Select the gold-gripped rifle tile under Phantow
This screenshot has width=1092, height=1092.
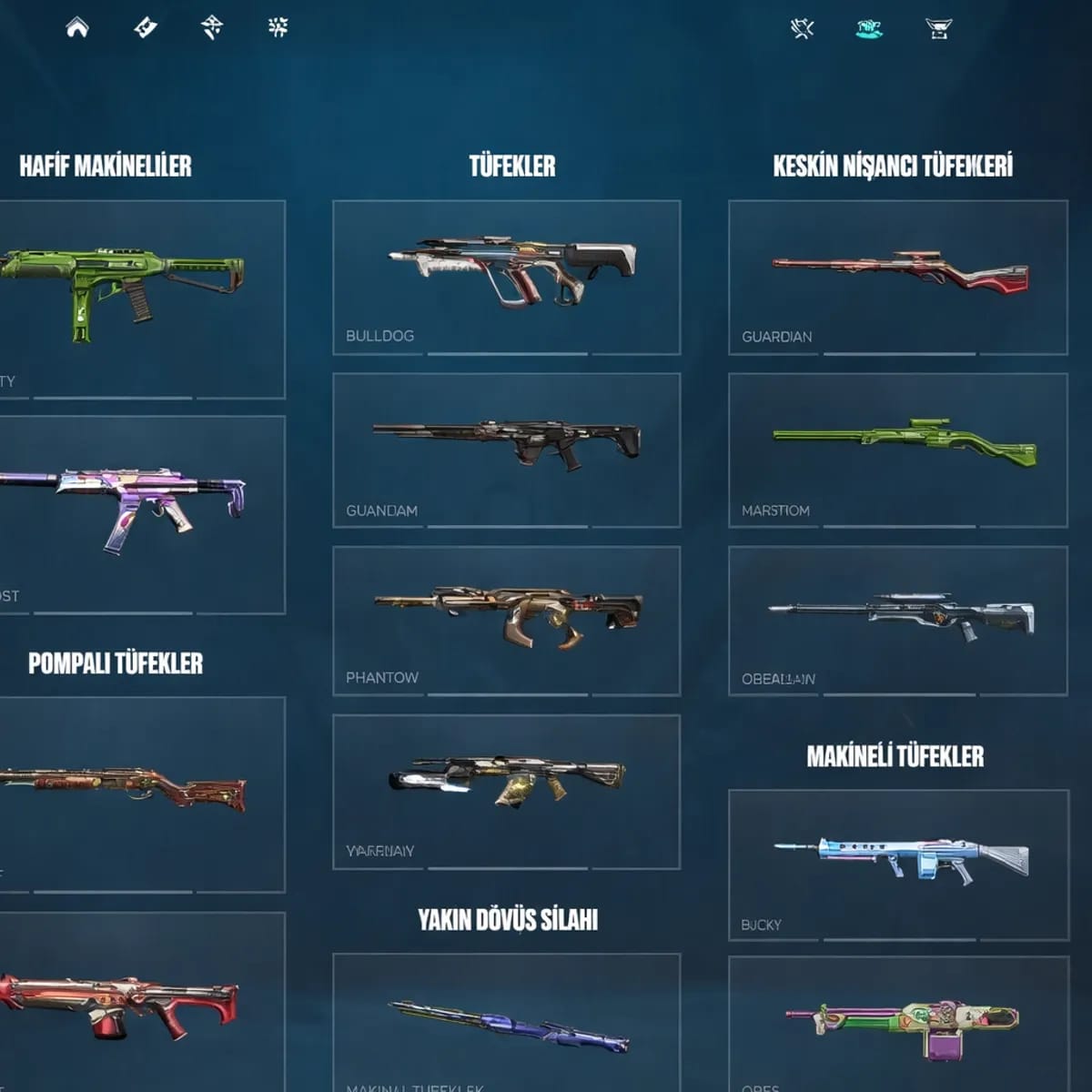click(x=506, y=791)
